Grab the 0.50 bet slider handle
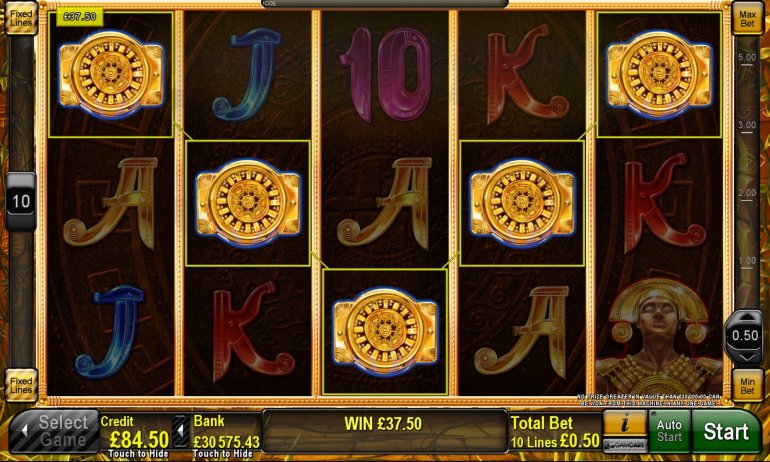 tap(746, 335)
